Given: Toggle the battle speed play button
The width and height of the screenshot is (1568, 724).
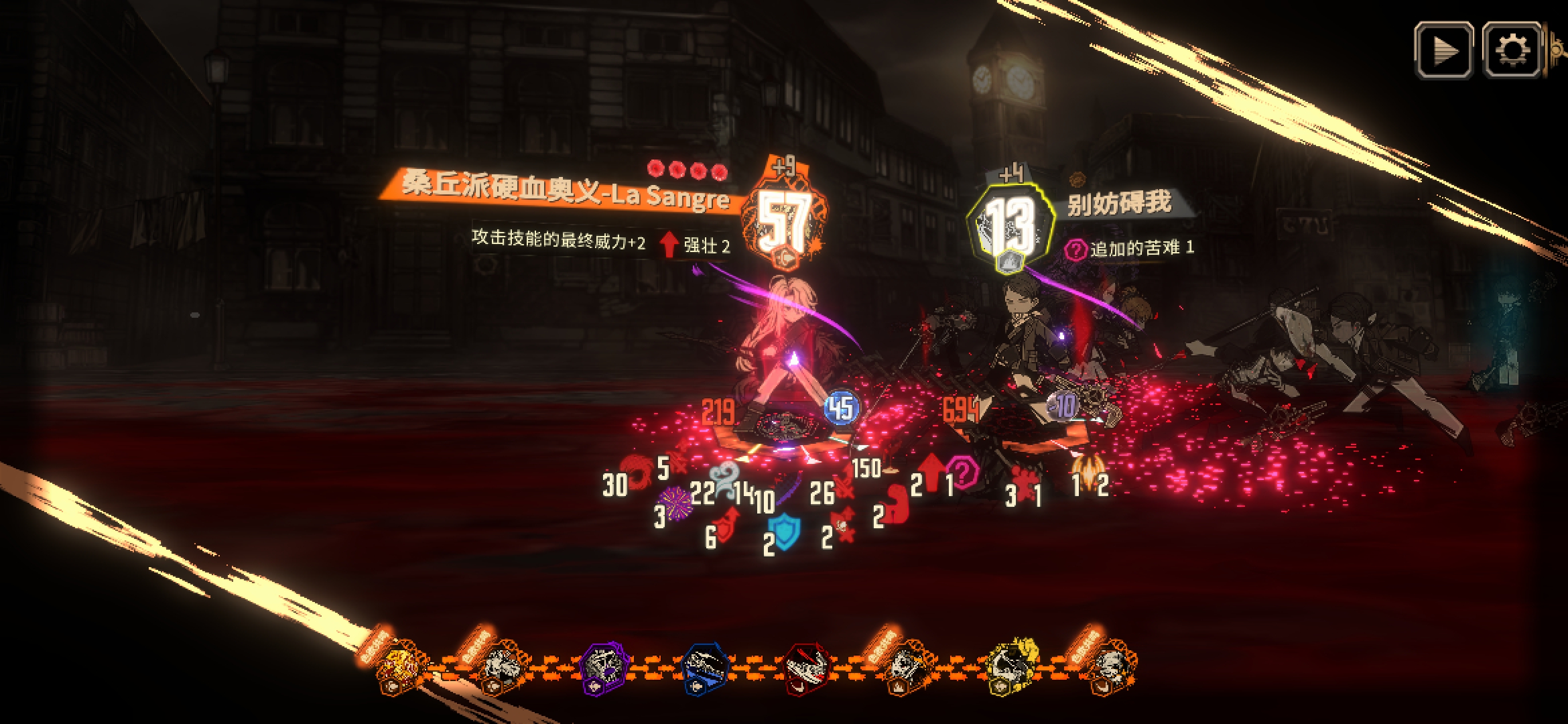Looking at the screenshot, I should coord(1443,50).
